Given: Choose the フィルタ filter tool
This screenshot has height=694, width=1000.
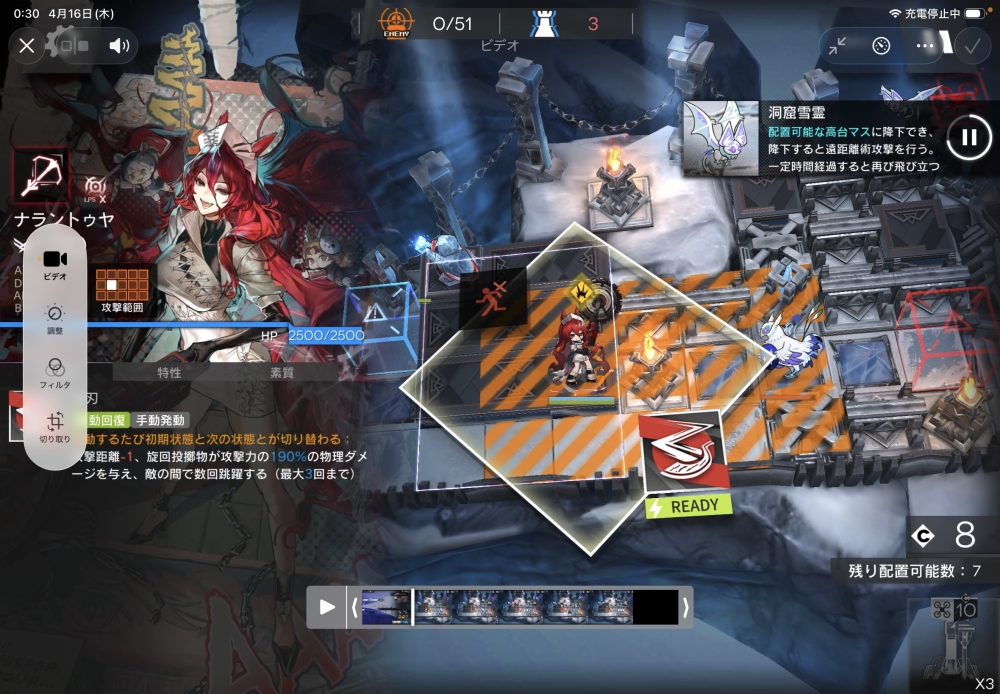Looking at the screenshot, I should (55, 372).
